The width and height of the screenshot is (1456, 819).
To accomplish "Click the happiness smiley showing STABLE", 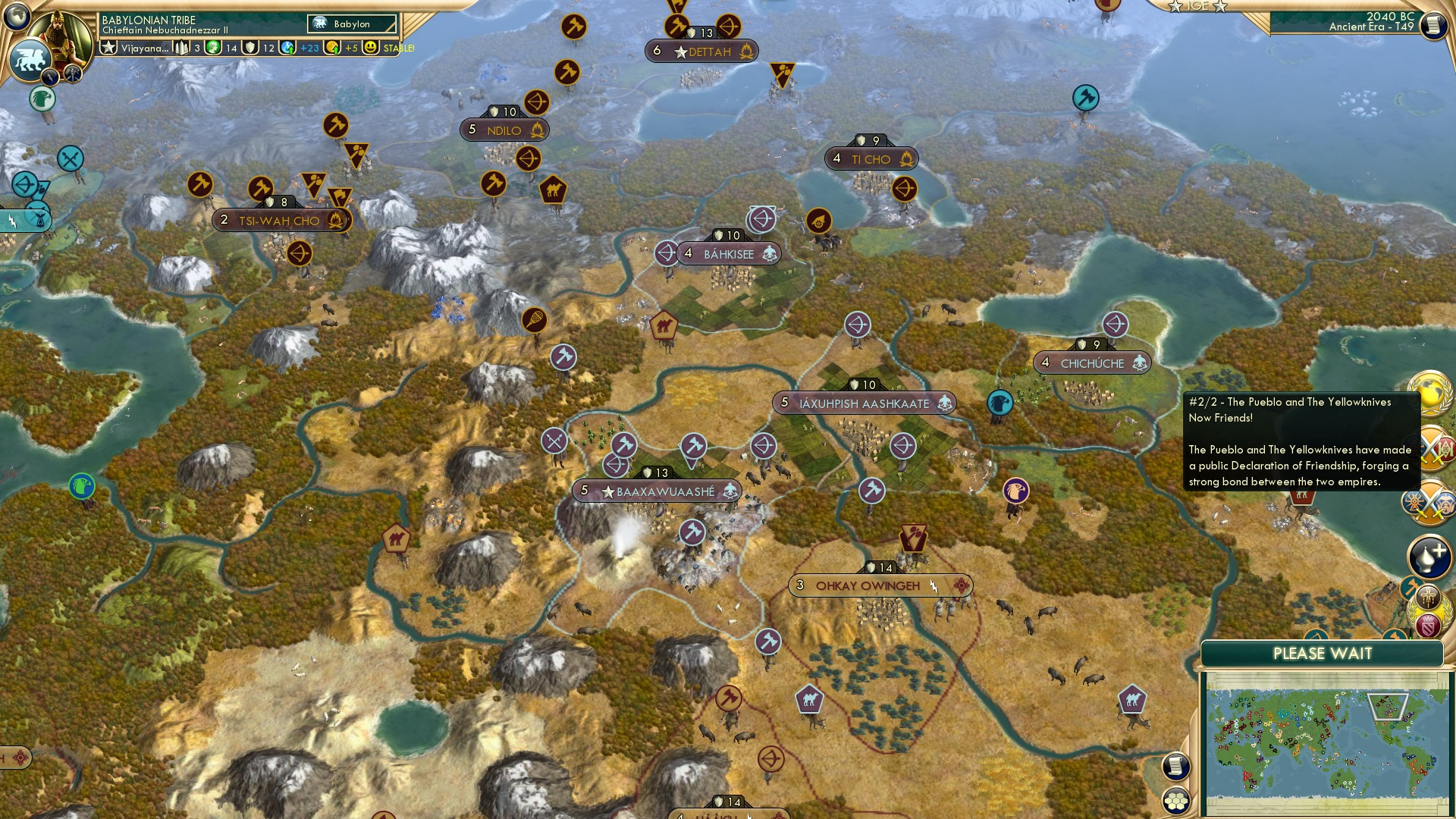I will tap(369, 47).
